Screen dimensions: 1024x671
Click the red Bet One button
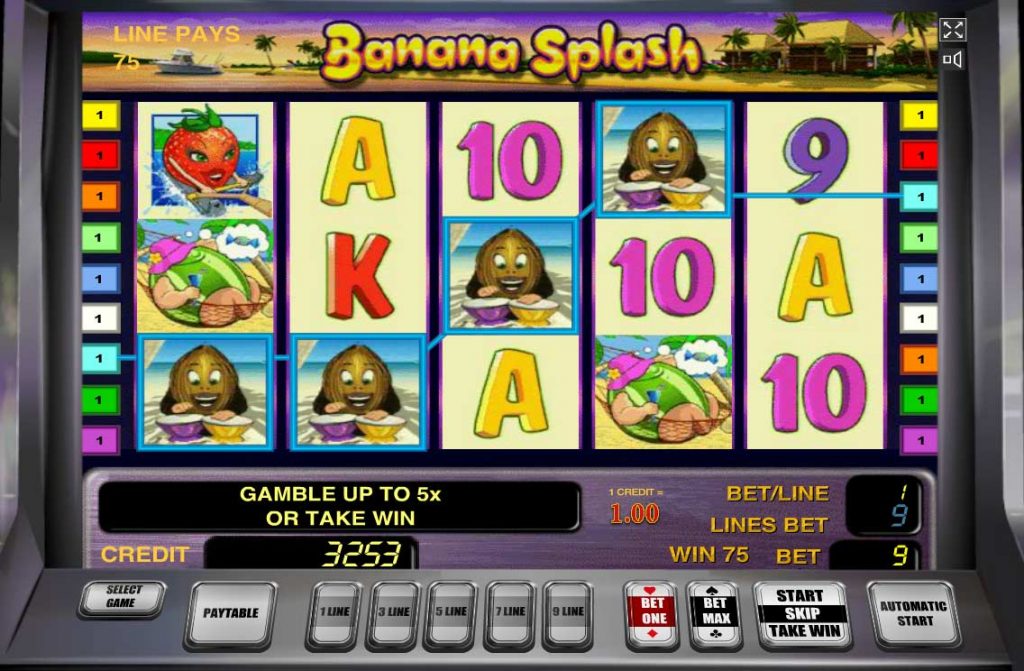pyautogui.click(x=650, y=611)
